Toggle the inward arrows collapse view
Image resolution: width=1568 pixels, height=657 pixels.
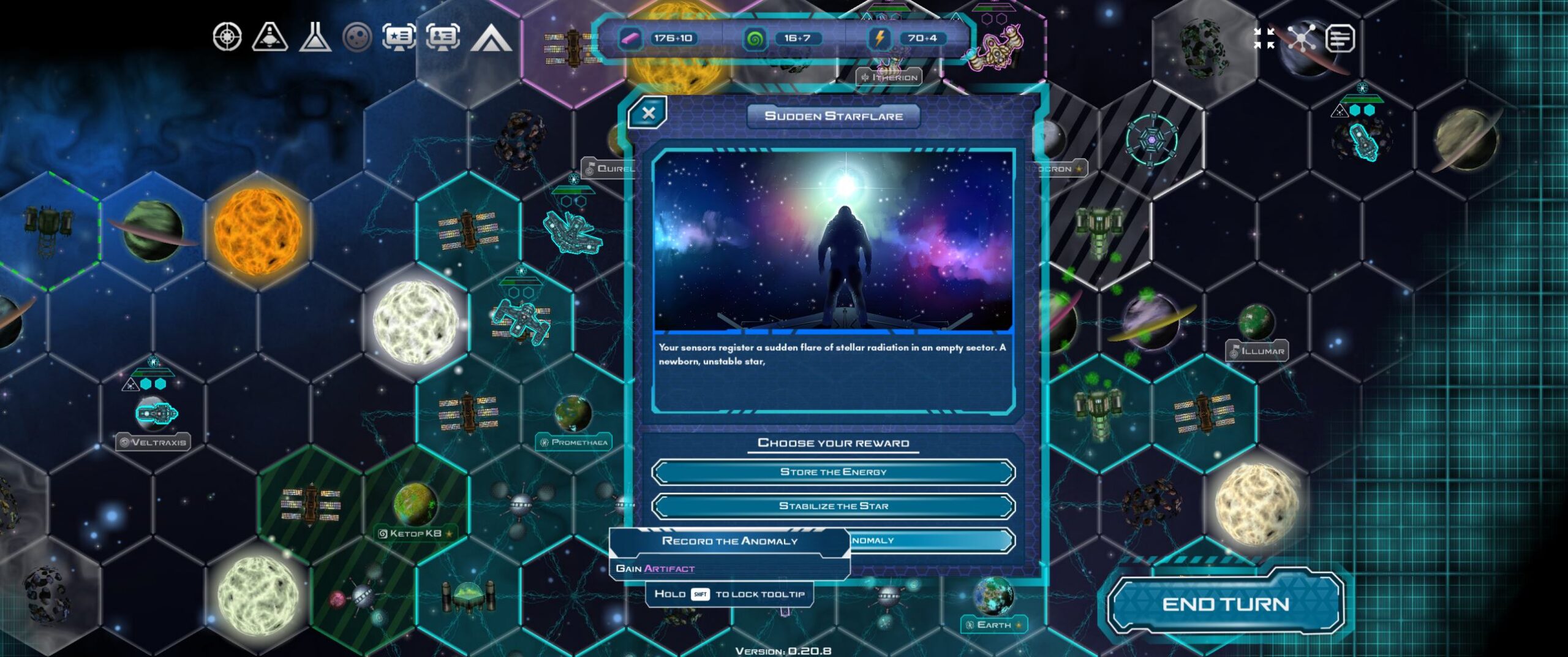pyautogui.click(x=1264, y=38)
